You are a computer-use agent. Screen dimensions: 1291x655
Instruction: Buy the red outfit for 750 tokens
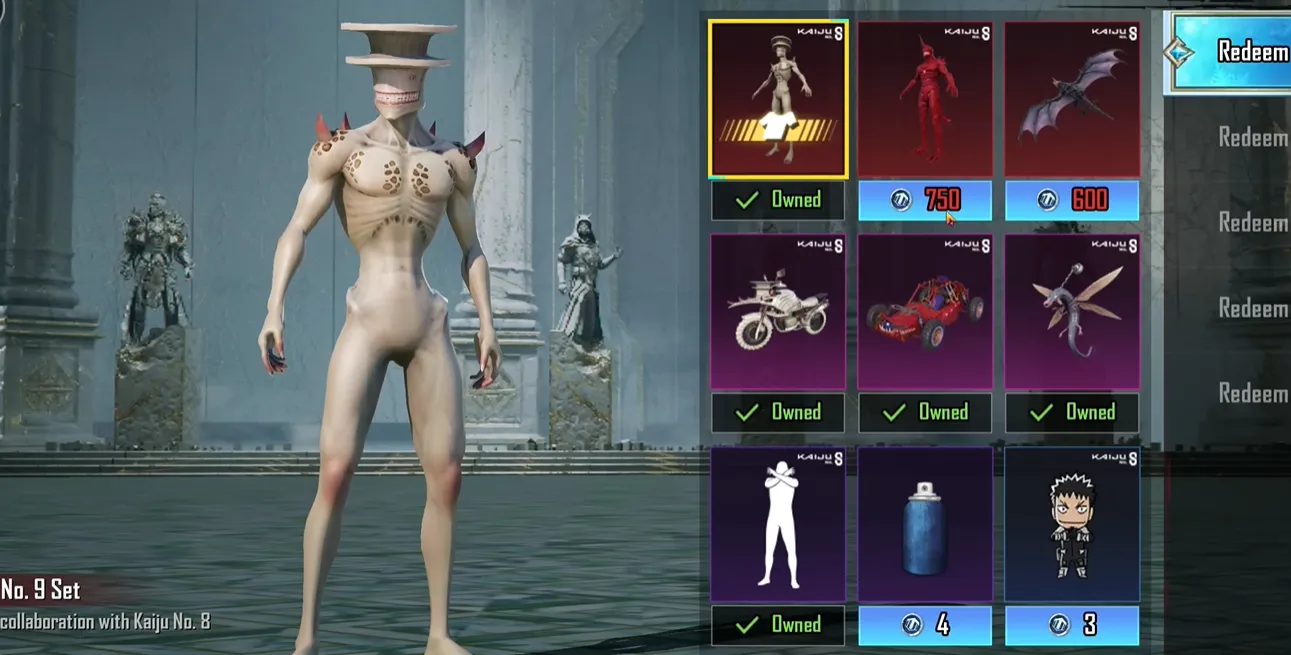[x=925, y=200]
